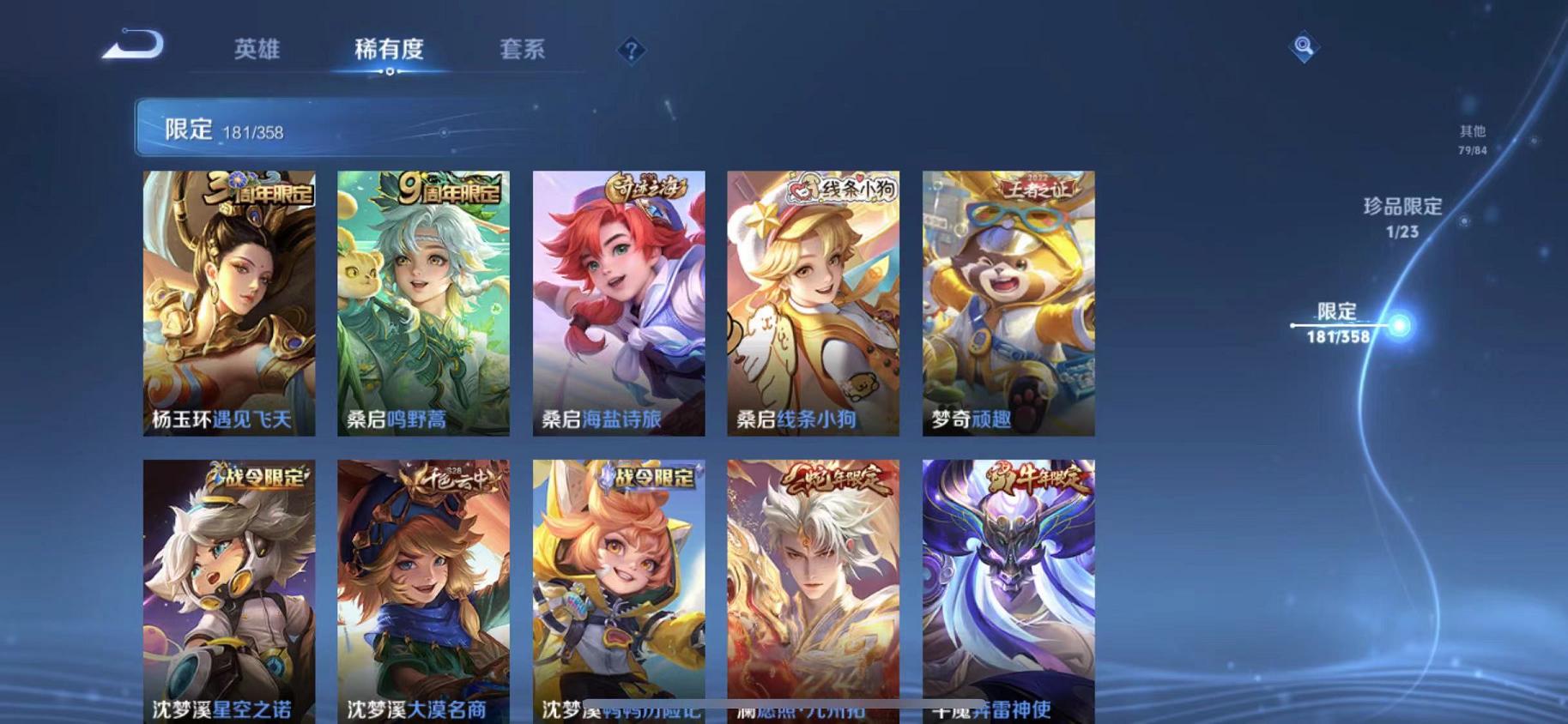Open help via question mark icon
The width and height of the screenshot is (1568, 724).
tap(630, 50)
